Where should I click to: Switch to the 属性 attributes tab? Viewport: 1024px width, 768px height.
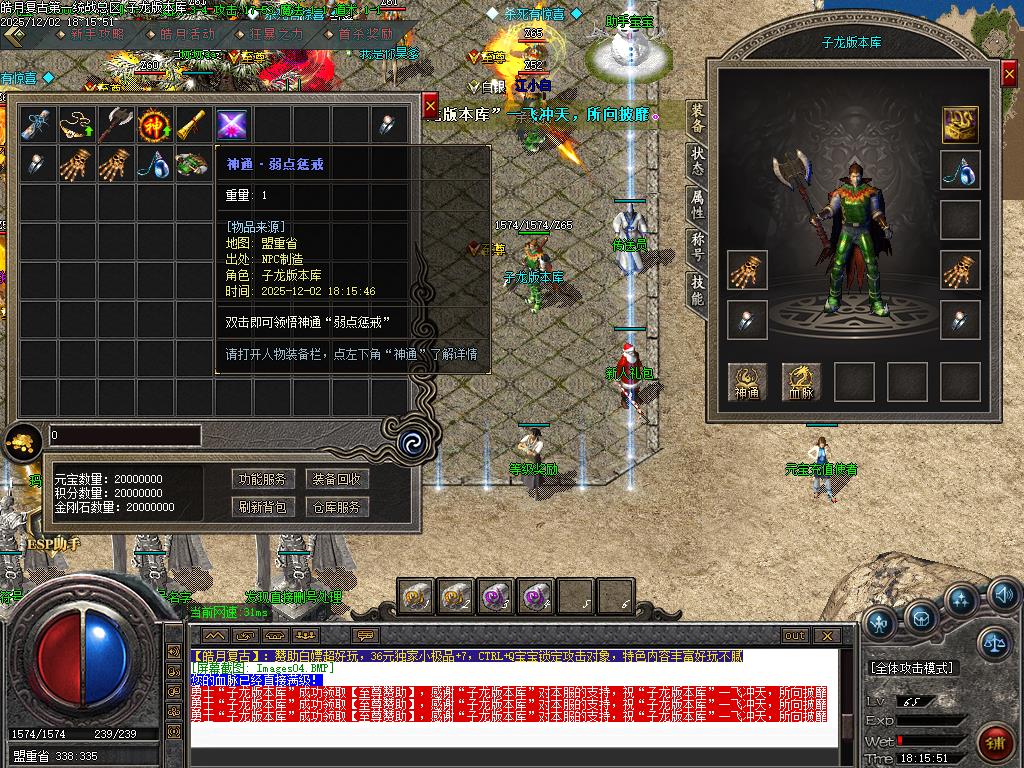pyautogui.click(x=697, y=203)
